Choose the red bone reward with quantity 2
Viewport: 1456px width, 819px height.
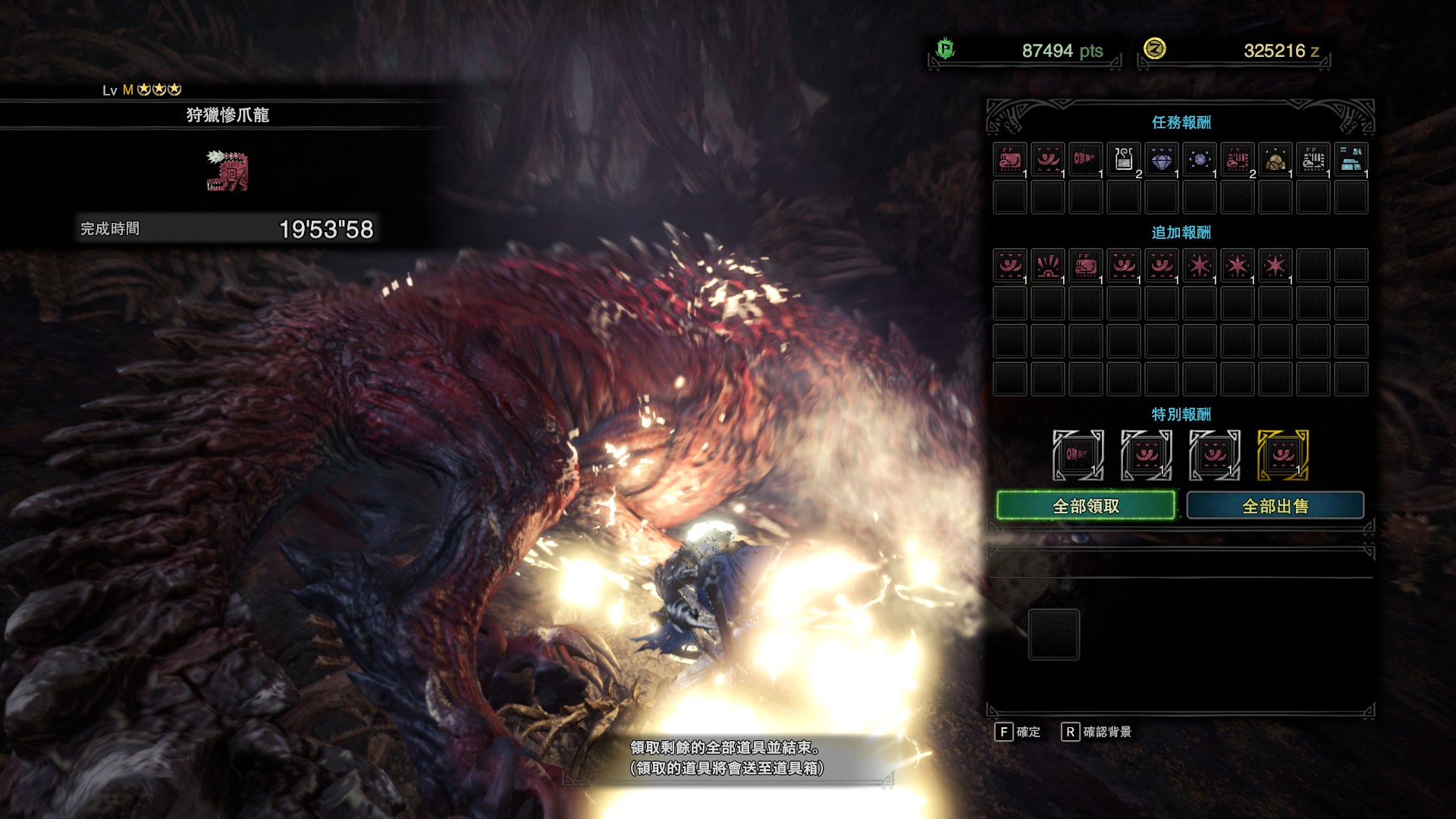pos(1238,160)
